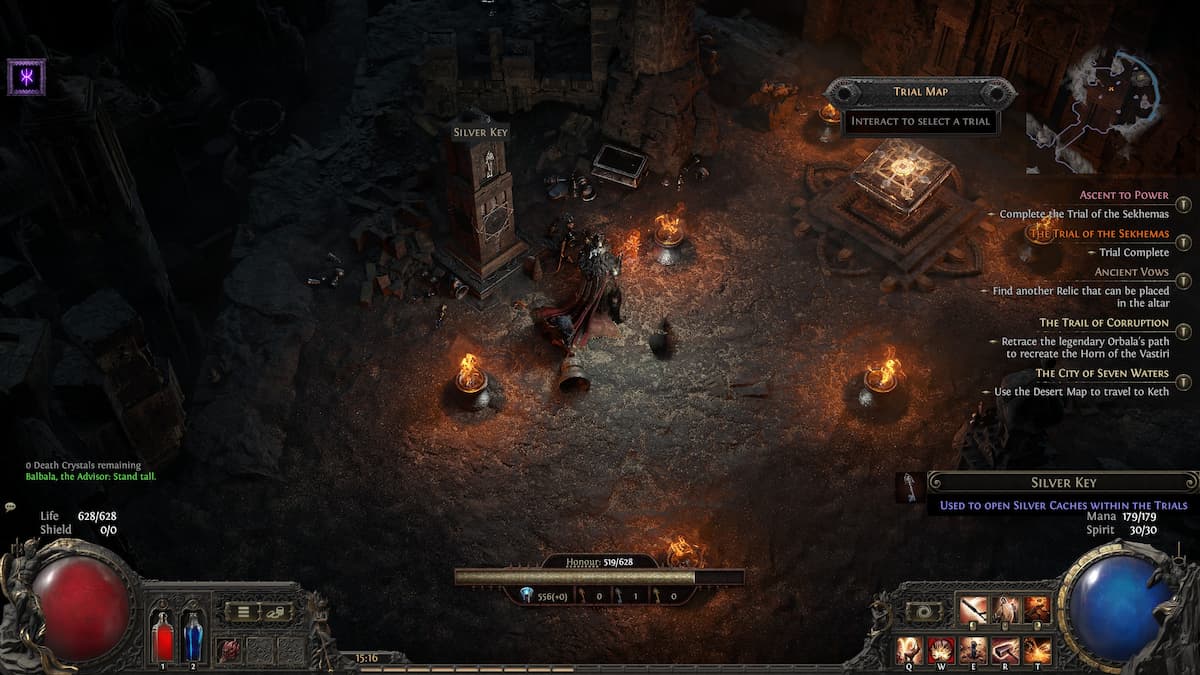Screen dimensions: 1200x675
Task: Use the blue mana flask
Action: pos(192,637)
